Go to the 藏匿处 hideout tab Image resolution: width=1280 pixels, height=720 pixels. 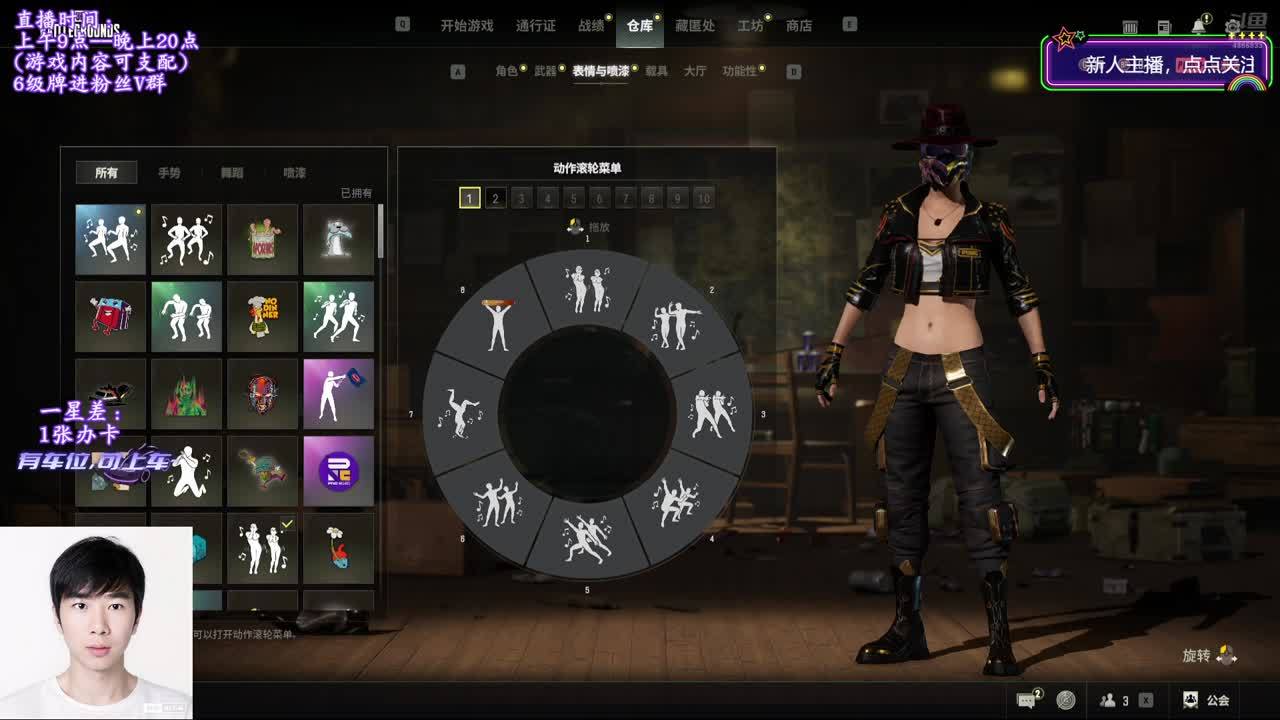[x=694, y=26]
